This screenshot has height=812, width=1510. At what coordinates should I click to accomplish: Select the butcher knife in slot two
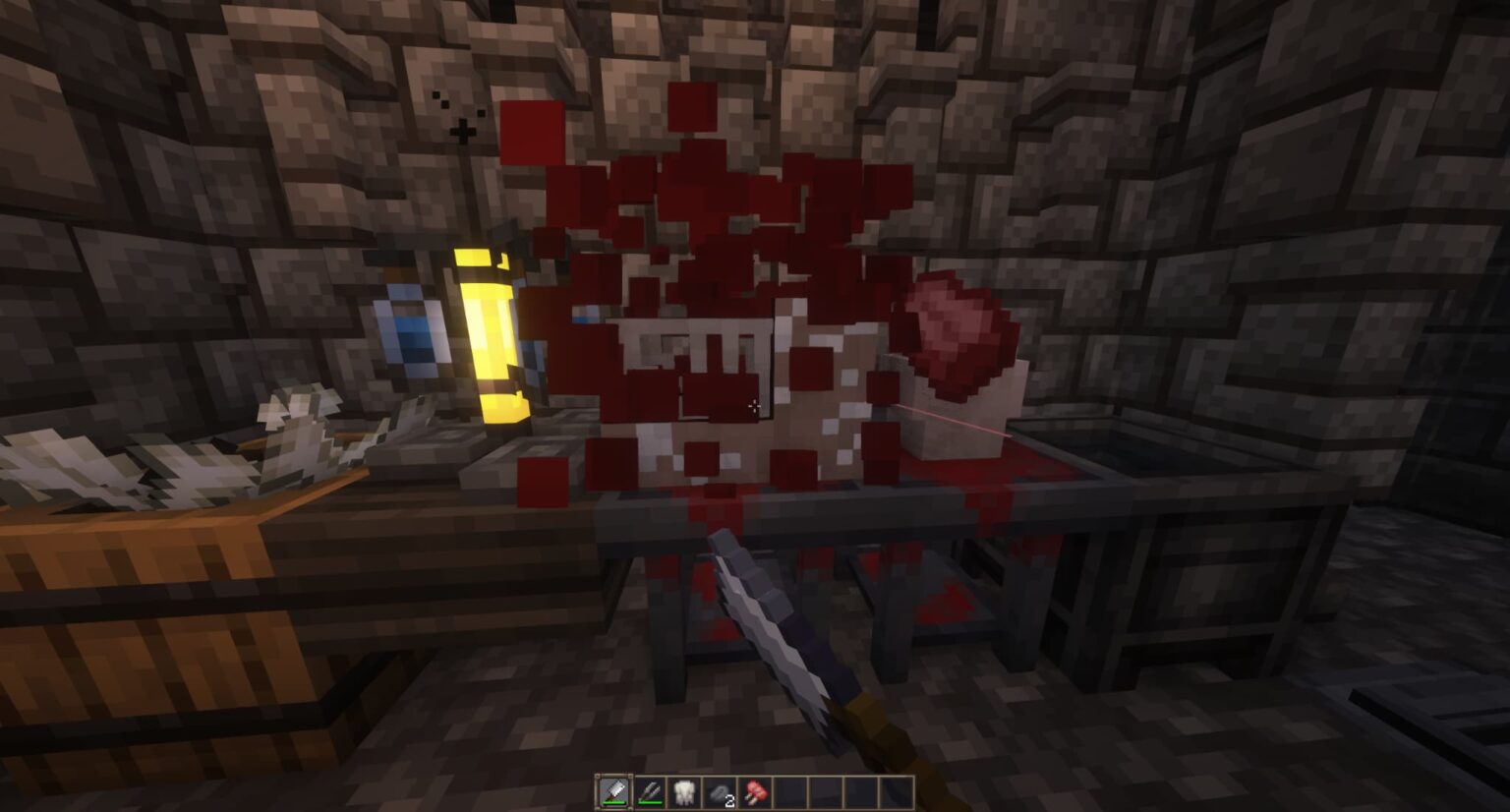tap(650, 791)
